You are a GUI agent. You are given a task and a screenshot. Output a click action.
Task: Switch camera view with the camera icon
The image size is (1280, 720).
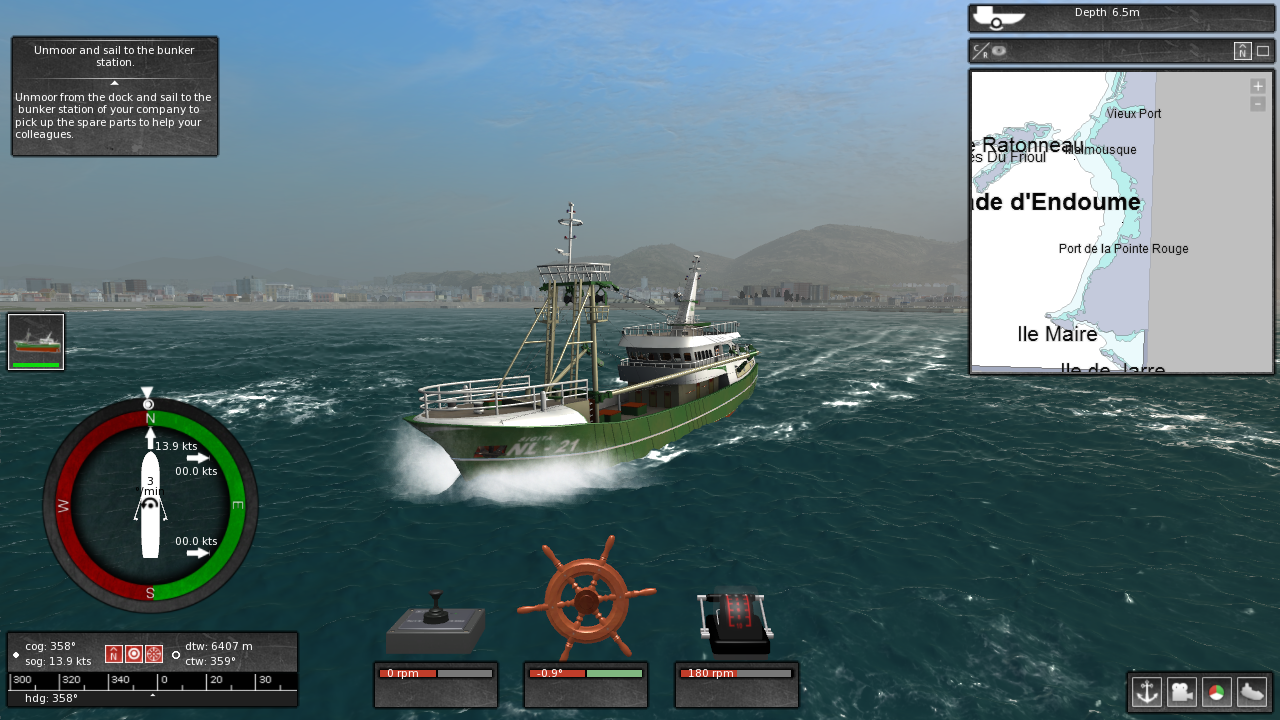click(1181, 692)
